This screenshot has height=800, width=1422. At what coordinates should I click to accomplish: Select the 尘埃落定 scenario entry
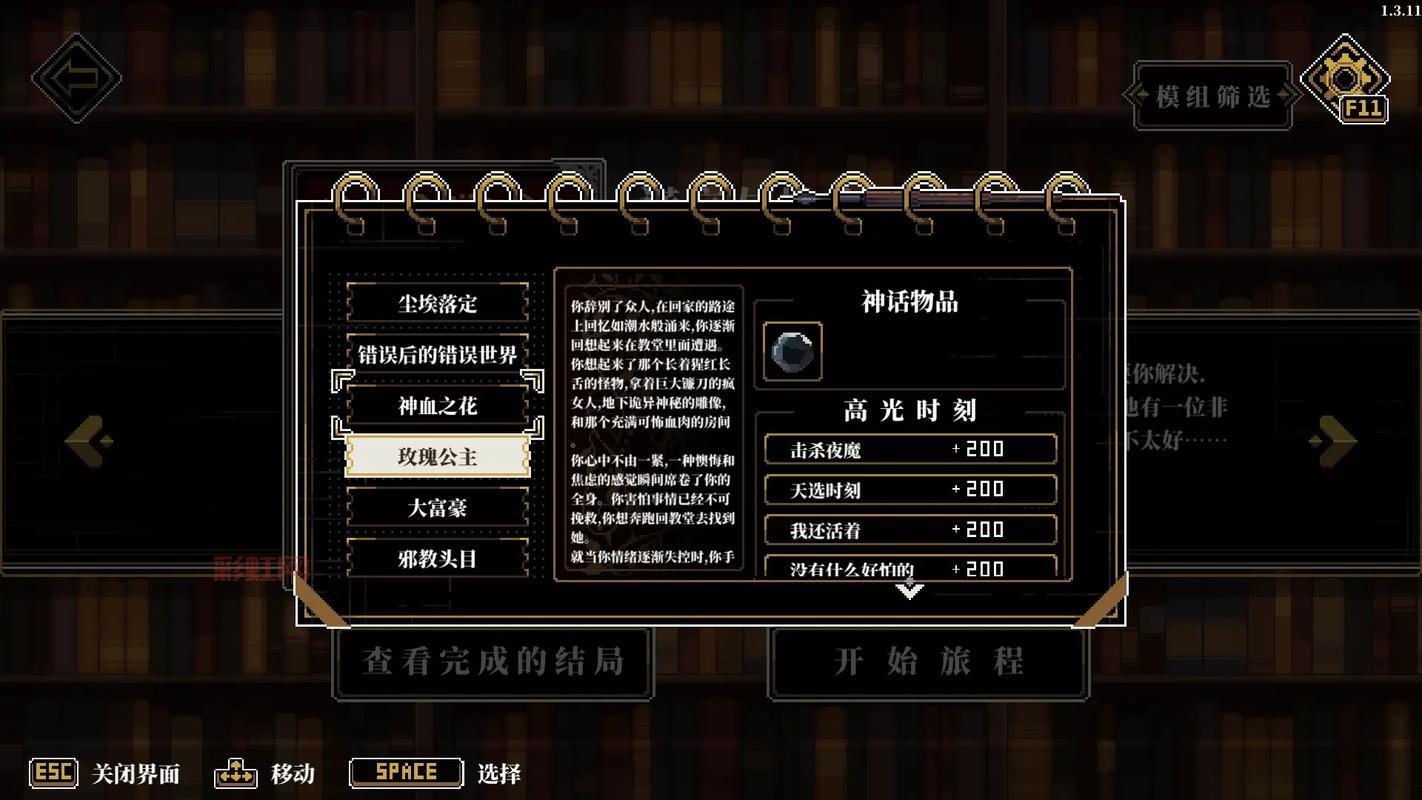tap(436, 302)
